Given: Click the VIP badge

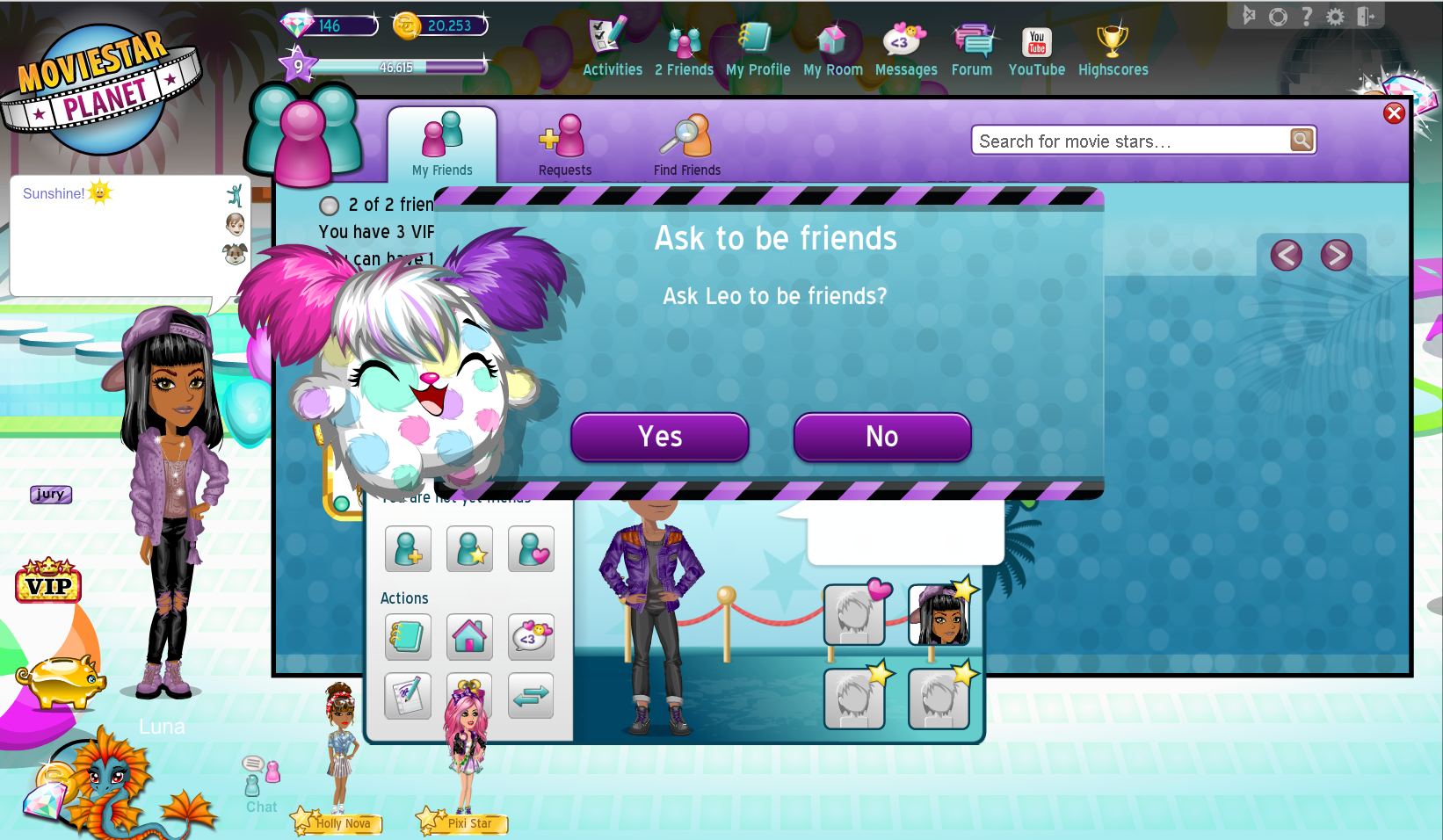Looking at the screenshot, I should (x=48, y=582).
